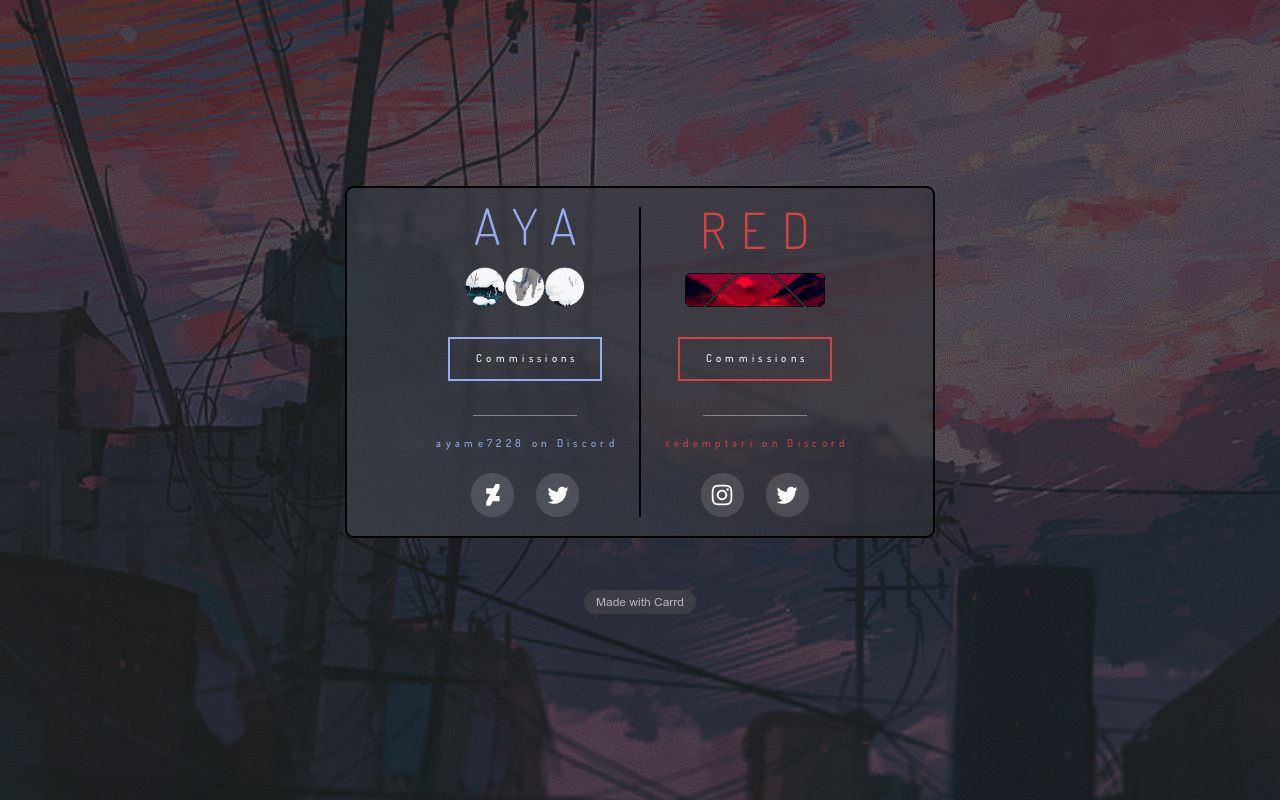Viewport: 1280px width, 800px height.
Task: Click the AYA section heading
Action: (525, 228)
